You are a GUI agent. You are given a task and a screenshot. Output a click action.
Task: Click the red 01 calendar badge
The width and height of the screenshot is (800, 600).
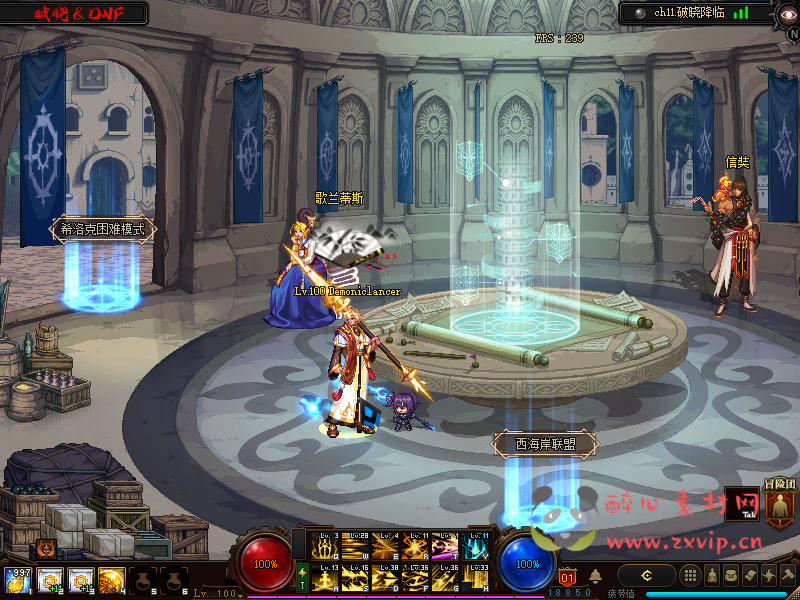(x=568, y=576)
